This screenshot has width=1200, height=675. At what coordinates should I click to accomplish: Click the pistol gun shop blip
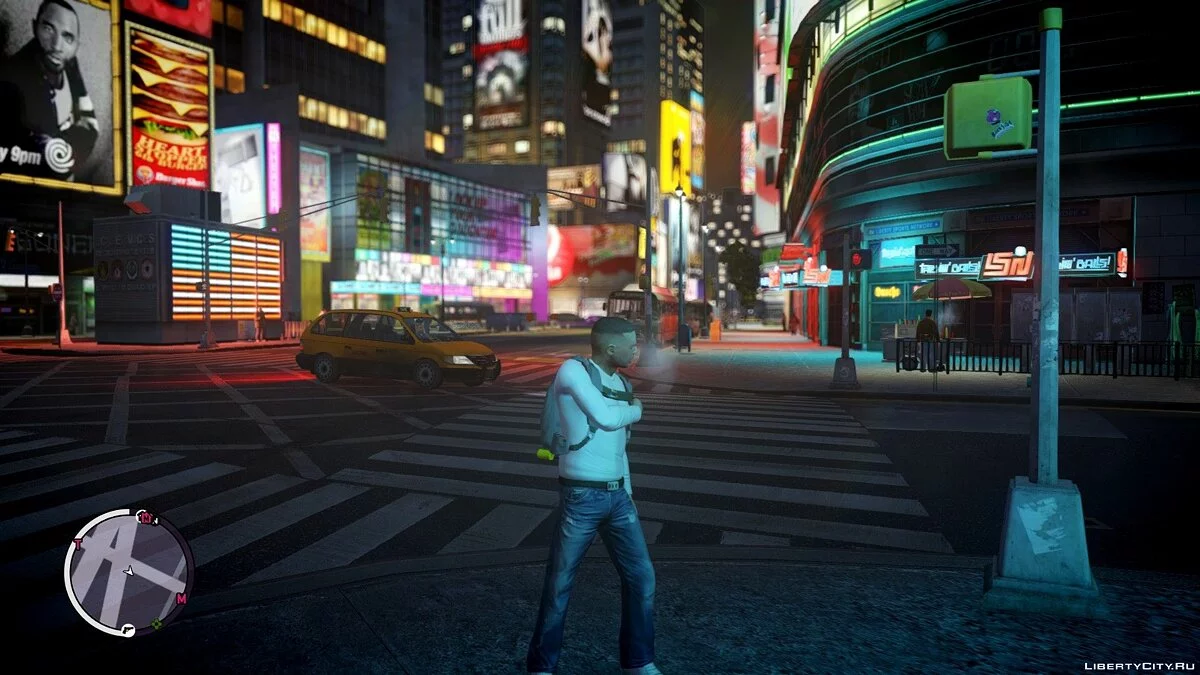click(x=130, y=630)
